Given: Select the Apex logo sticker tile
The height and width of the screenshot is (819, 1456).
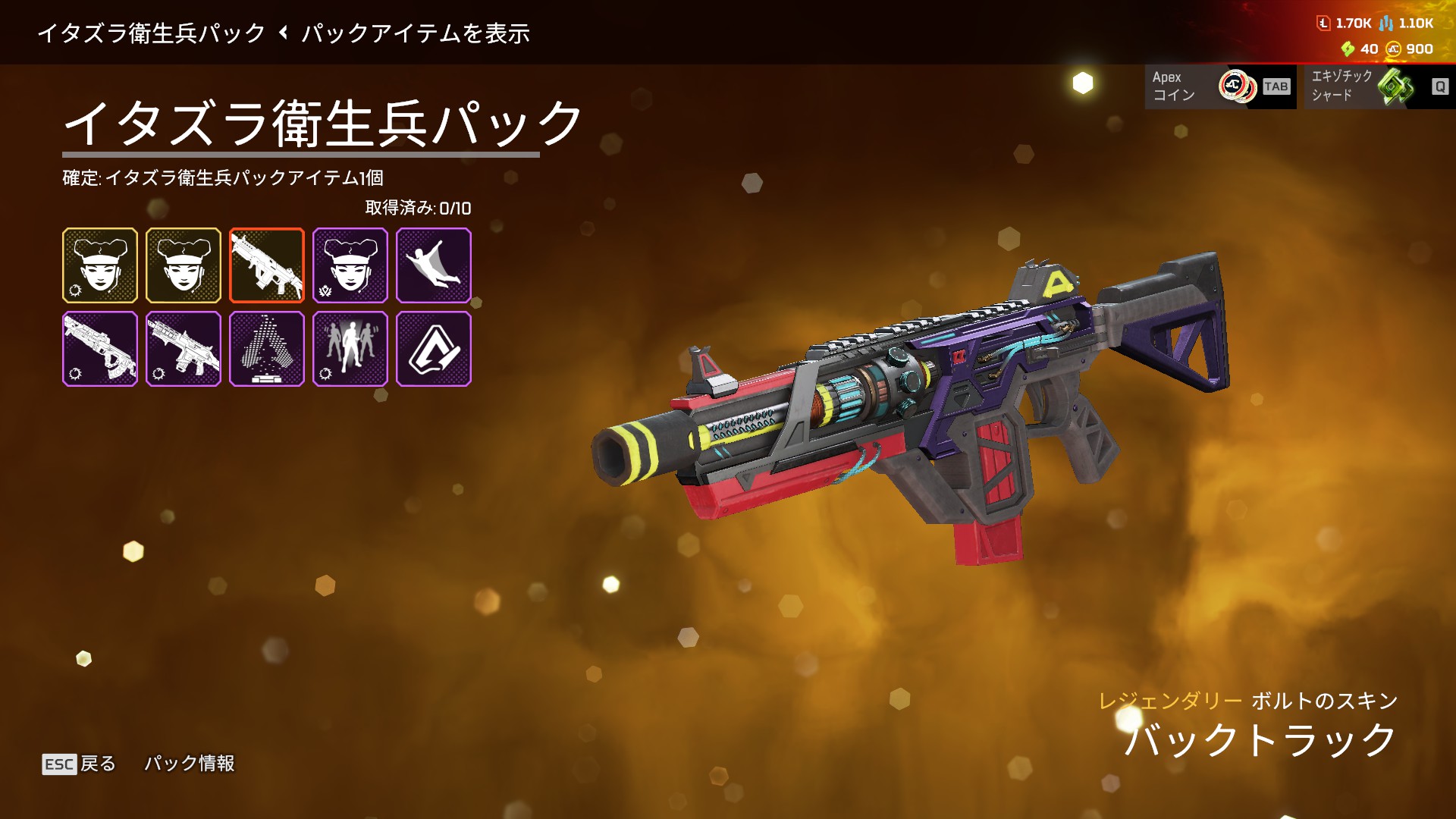Looking at the screenshot, I should [434, 349].
